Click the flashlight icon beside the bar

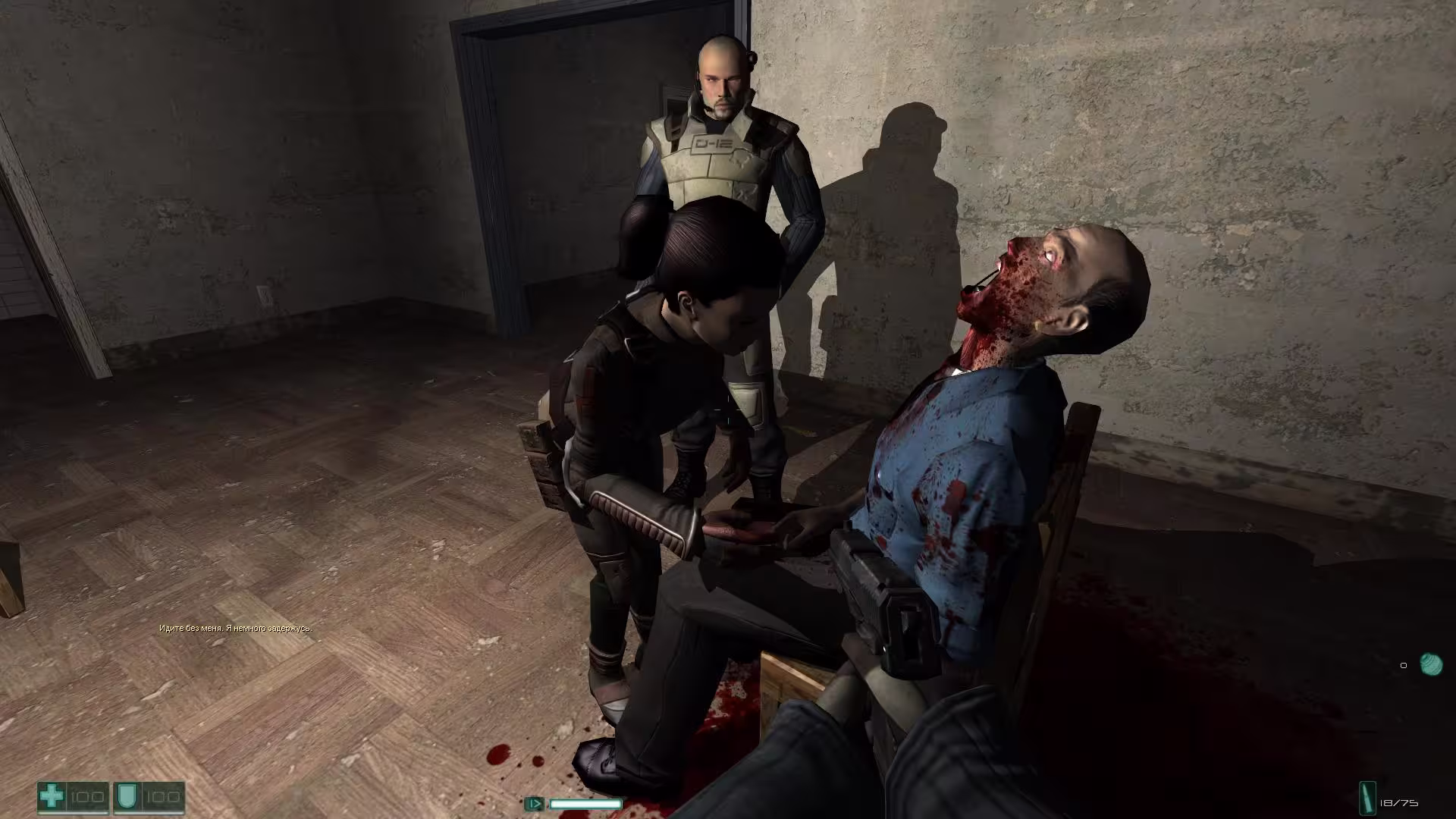(534, 803)
